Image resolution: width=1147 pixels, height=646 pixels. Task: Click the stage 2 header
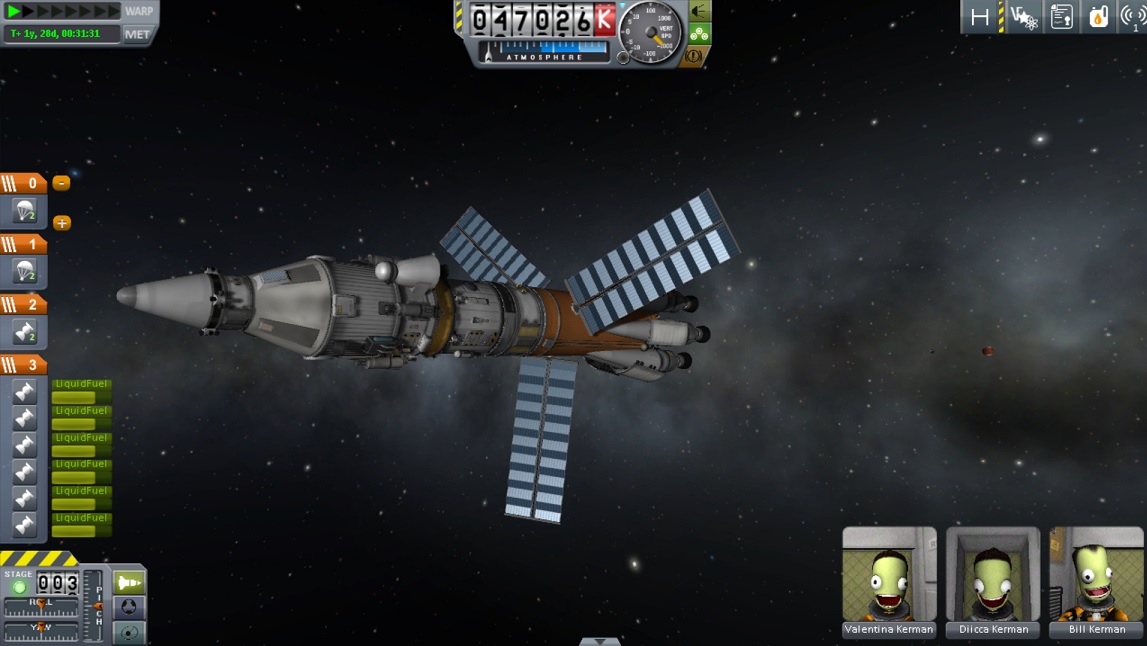coord(23,304)
